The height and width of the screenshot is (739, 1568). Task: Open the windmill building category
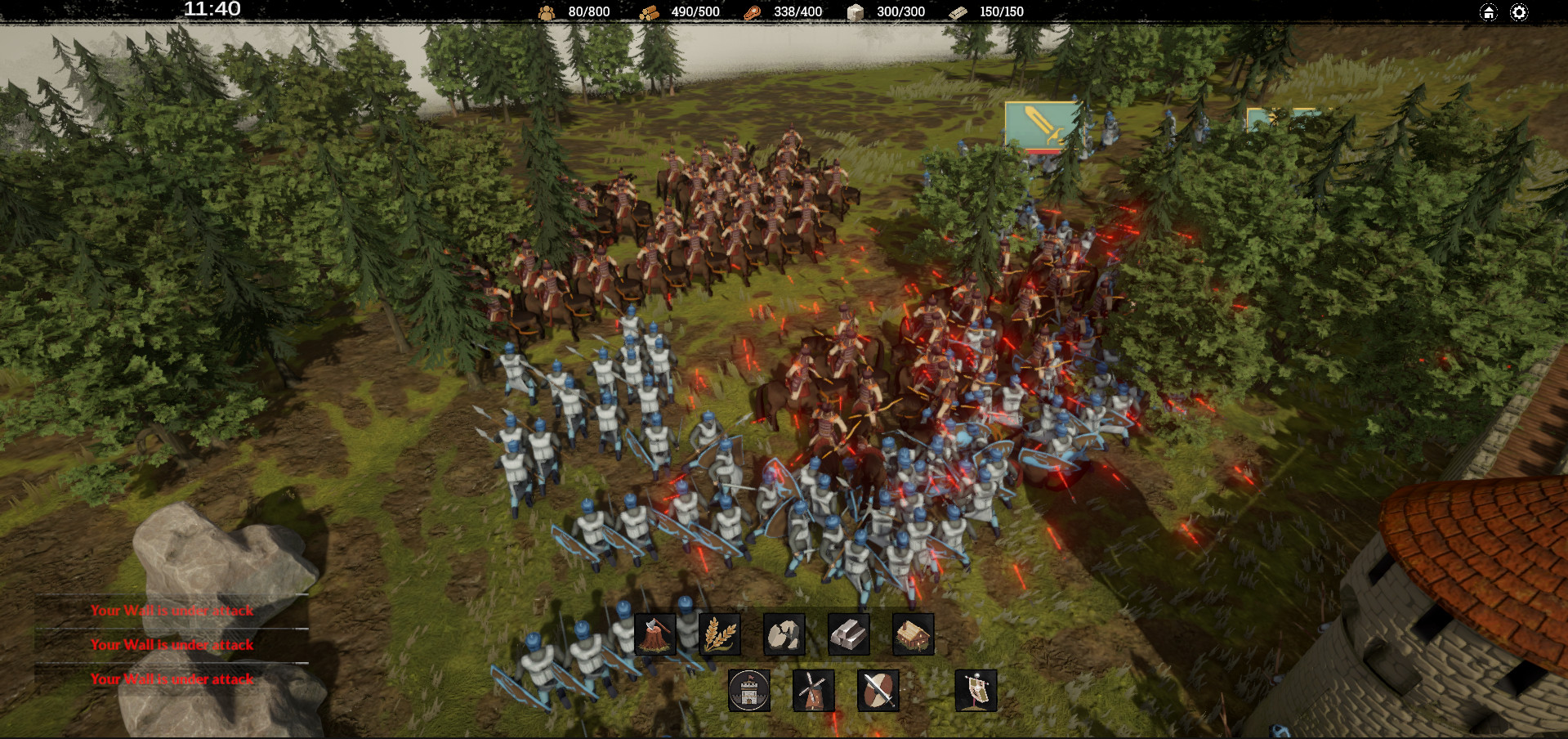(813, 691)
